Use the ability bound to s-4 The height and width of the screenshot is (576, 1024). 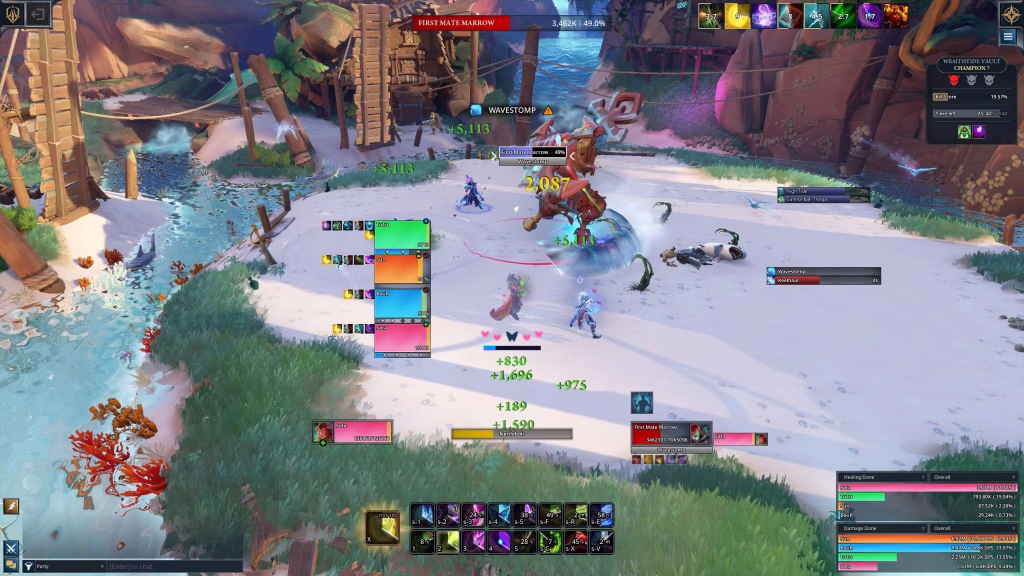pyautogui.click(x=498, y=515)
